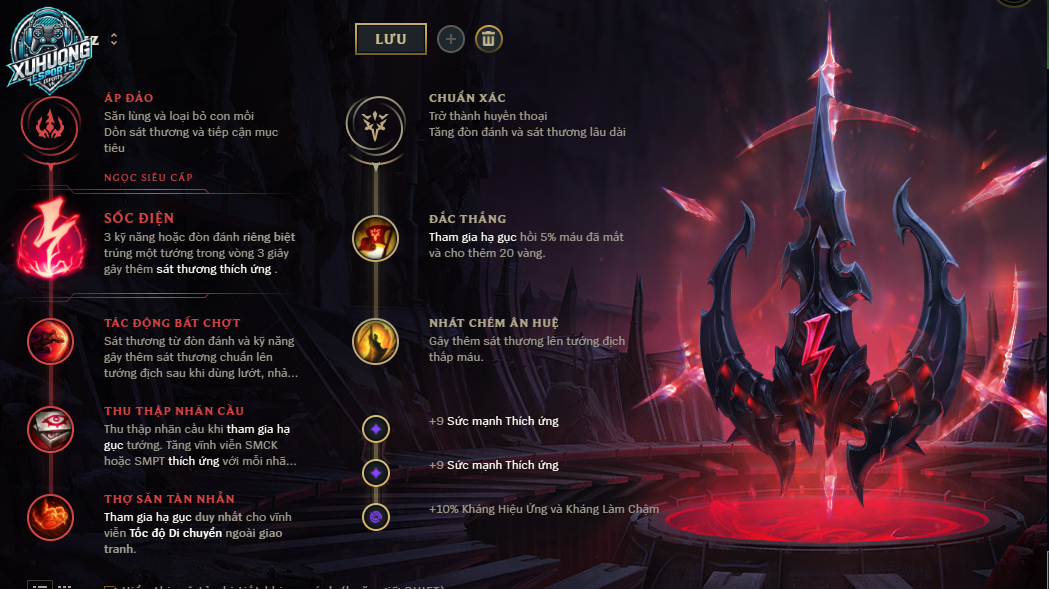The width and height of the screenshot is (1049, 589).
Task: Pick the Tác Động Bất Chợt rune
Action: click(x=50, y=342)
